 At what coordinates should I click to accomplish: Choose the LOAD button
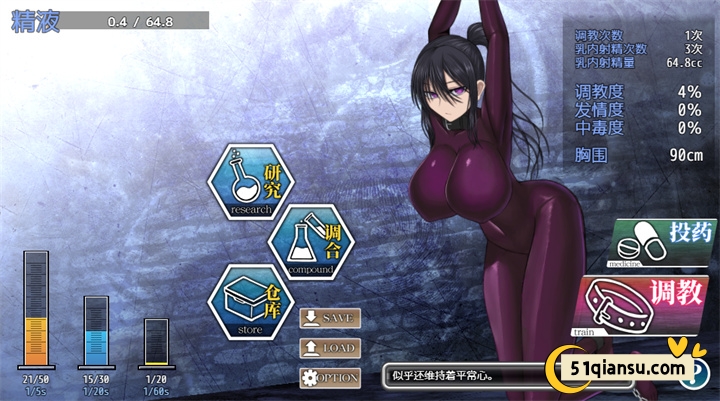(330, 347)
